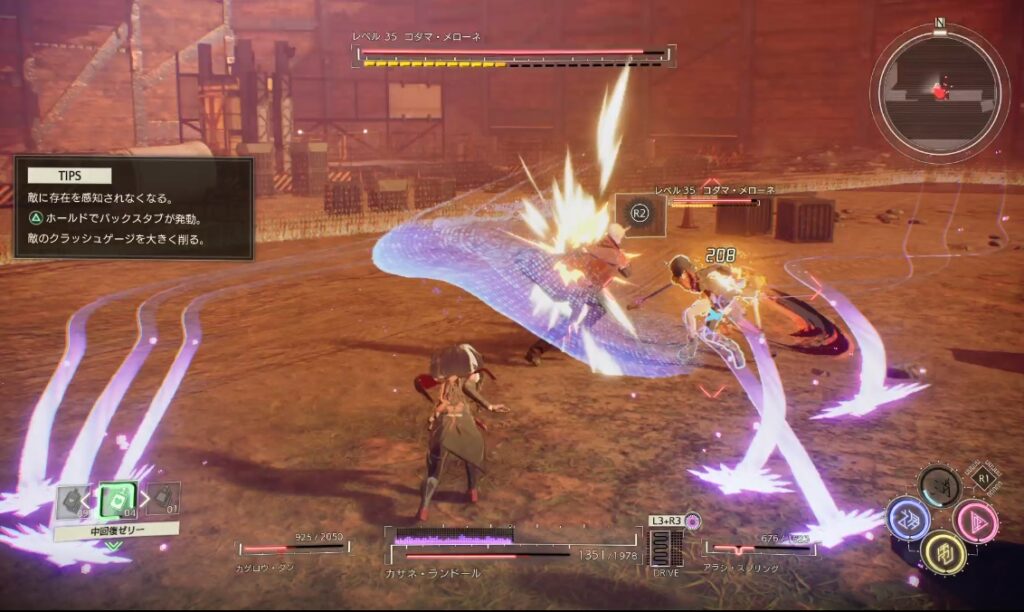Activate the yellow SAS ability icon

click(x=942, y=552)
